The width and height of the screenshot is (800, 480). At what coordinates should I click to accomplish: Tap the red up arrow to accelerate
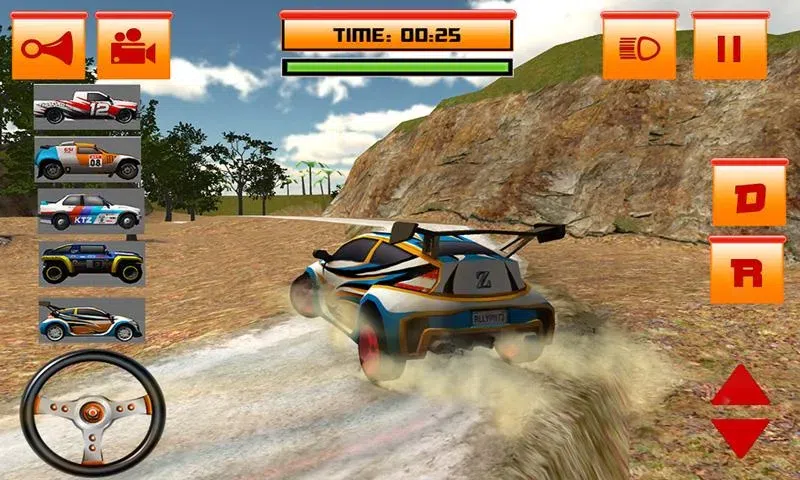tap(740, 385)
